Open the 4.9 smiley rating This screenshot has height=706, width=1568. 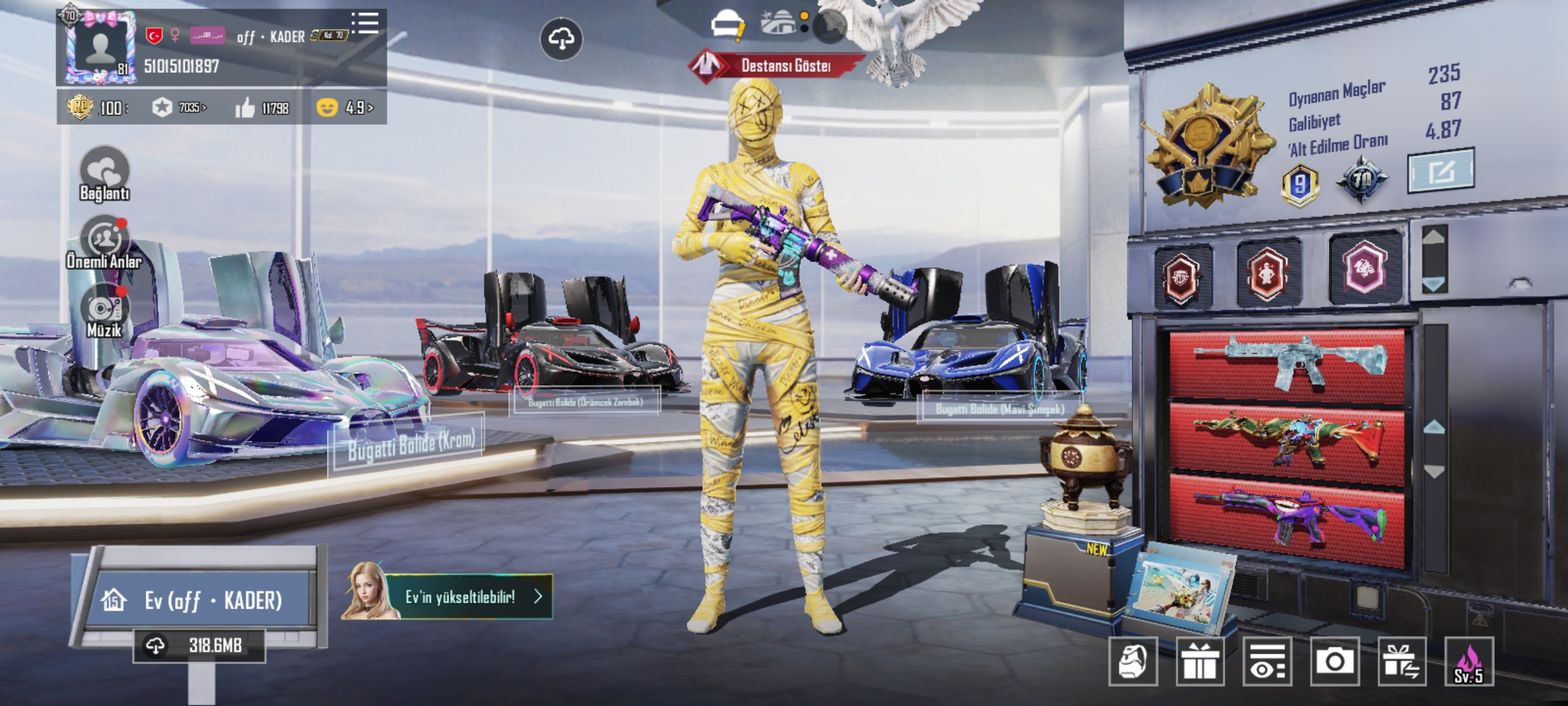(344, 107)
